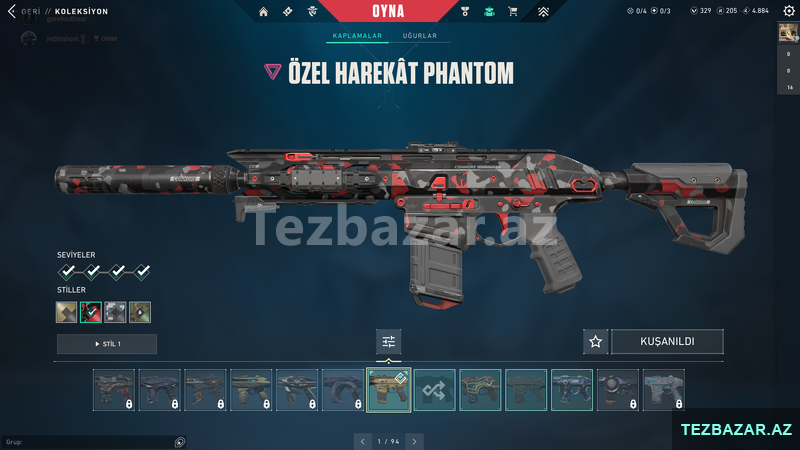
Task: Switch to the Uğurlar tab
Action: pyautogui.click(x=419, y=36)
